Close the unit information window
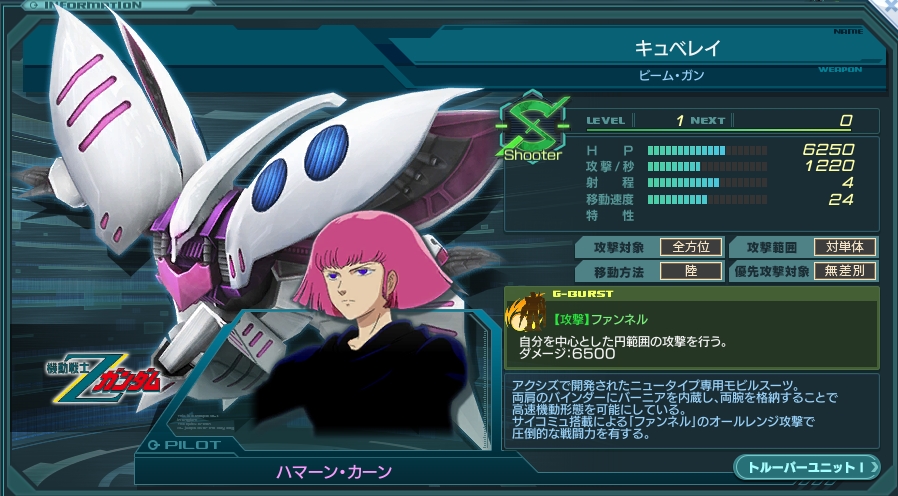The height and width of the screenshot is (496, 898). 887,6
